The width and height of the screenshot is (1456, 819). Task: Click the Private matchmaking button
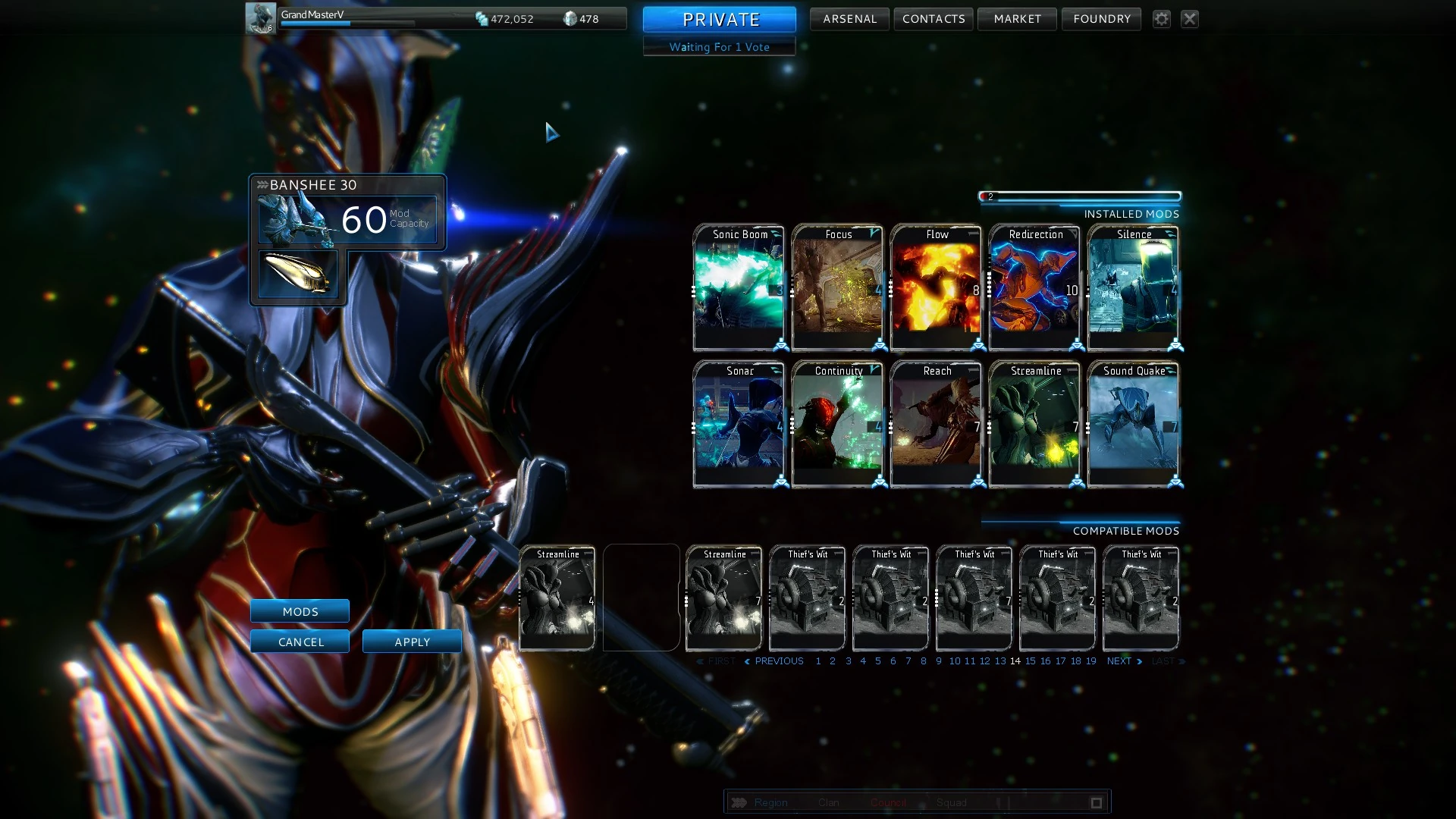tap(720, 19)
